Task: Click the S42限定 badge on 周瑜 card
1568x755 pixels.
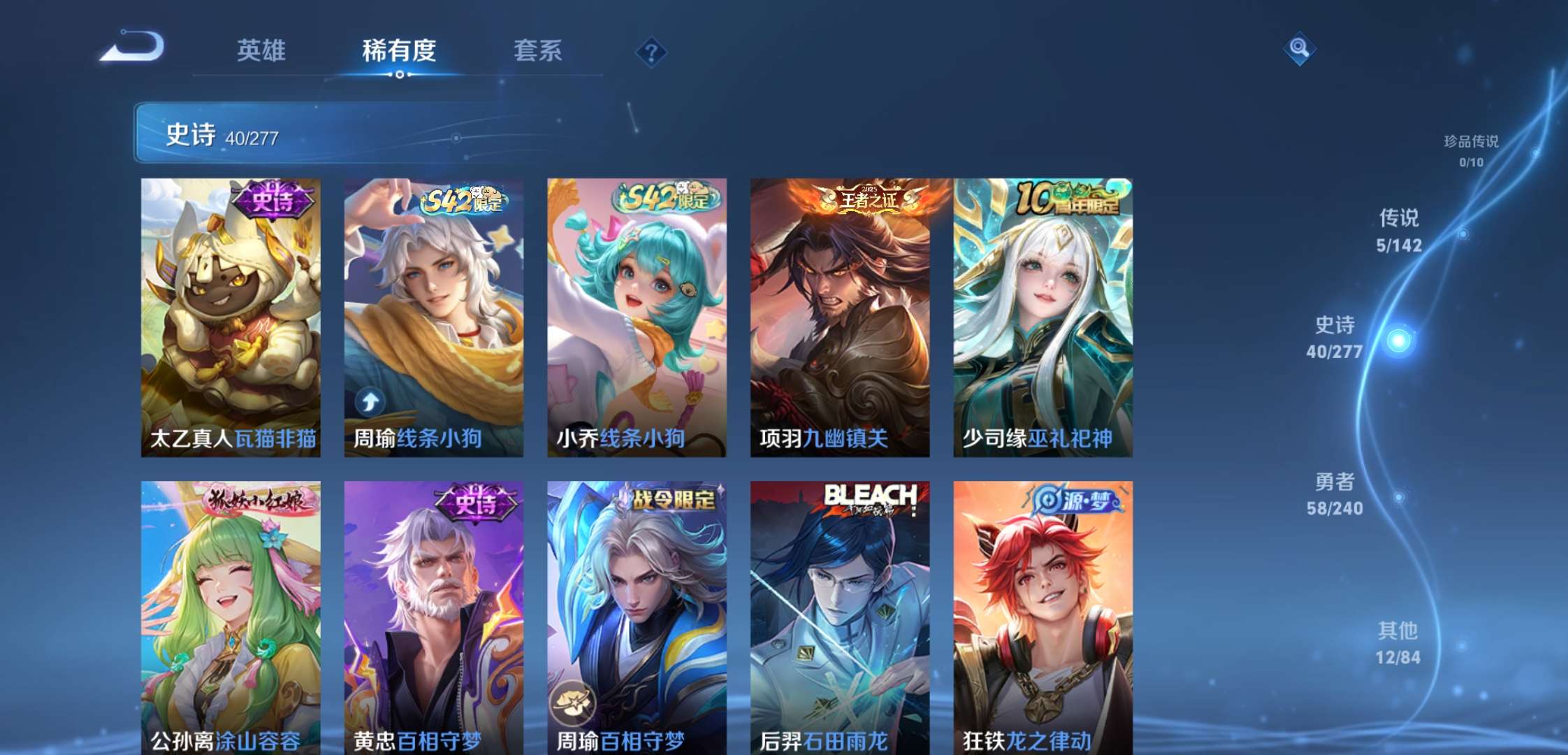Action: tap(460, 199)
